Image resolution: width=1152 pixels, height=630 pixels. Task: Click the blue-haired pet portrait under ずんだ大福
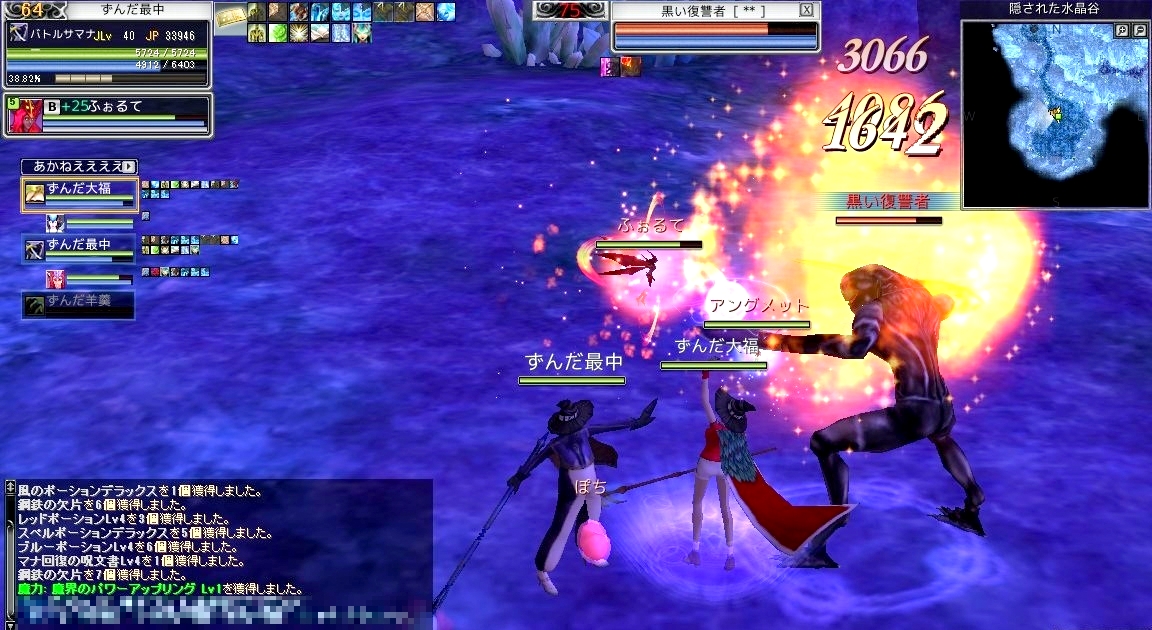tap(55, 221)
